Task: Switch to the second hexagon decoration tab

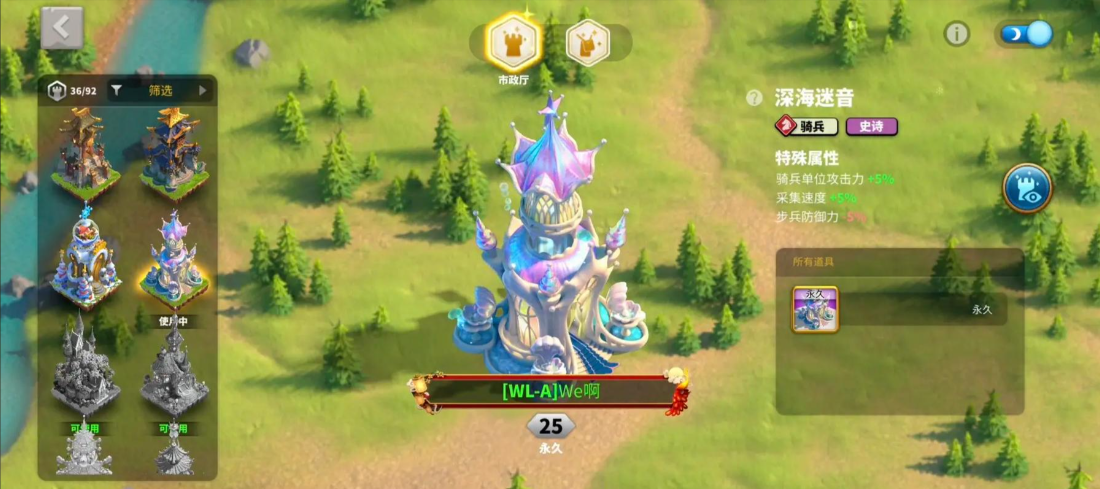Action: pyautogui.click(x=587, y=43)
